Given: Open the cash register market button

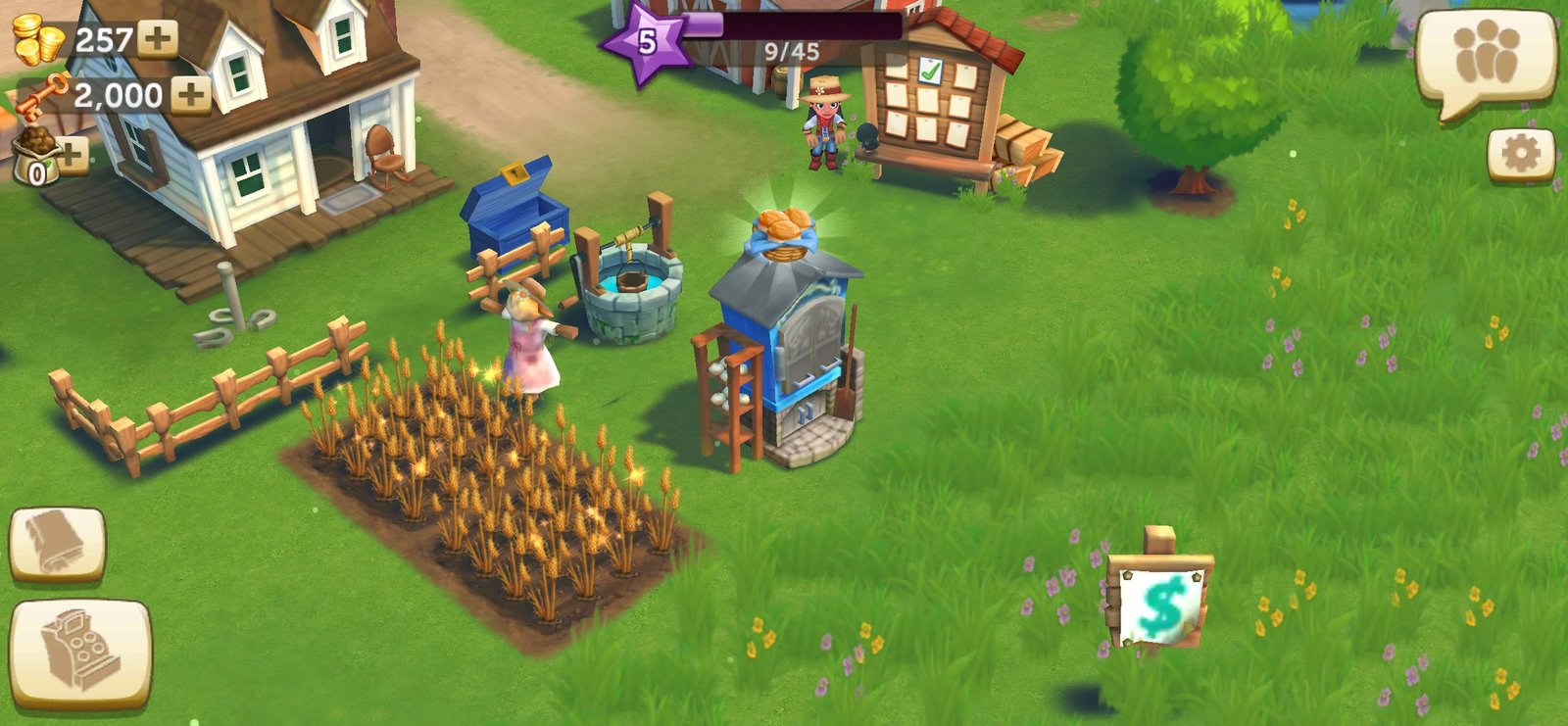Looking at the screenshot, I should click(x=80, y=652).
